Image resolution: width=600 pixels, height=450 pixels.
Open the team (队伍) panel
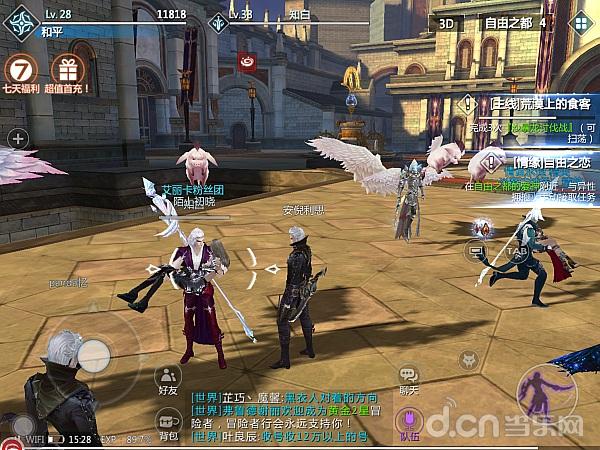coord(408,422)
